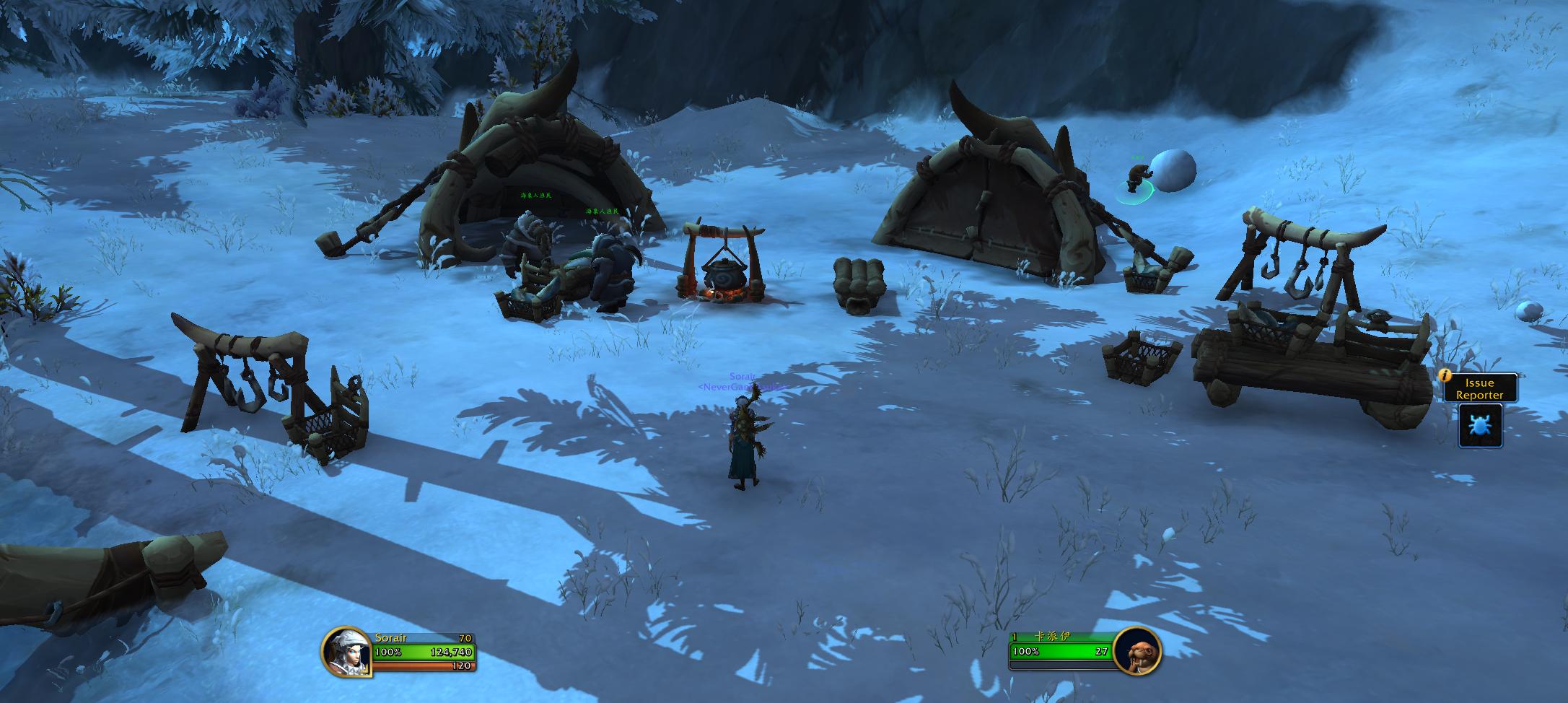Click the blue bug Issue Reporter button

pyautogui.click(x=1480, y=425)
